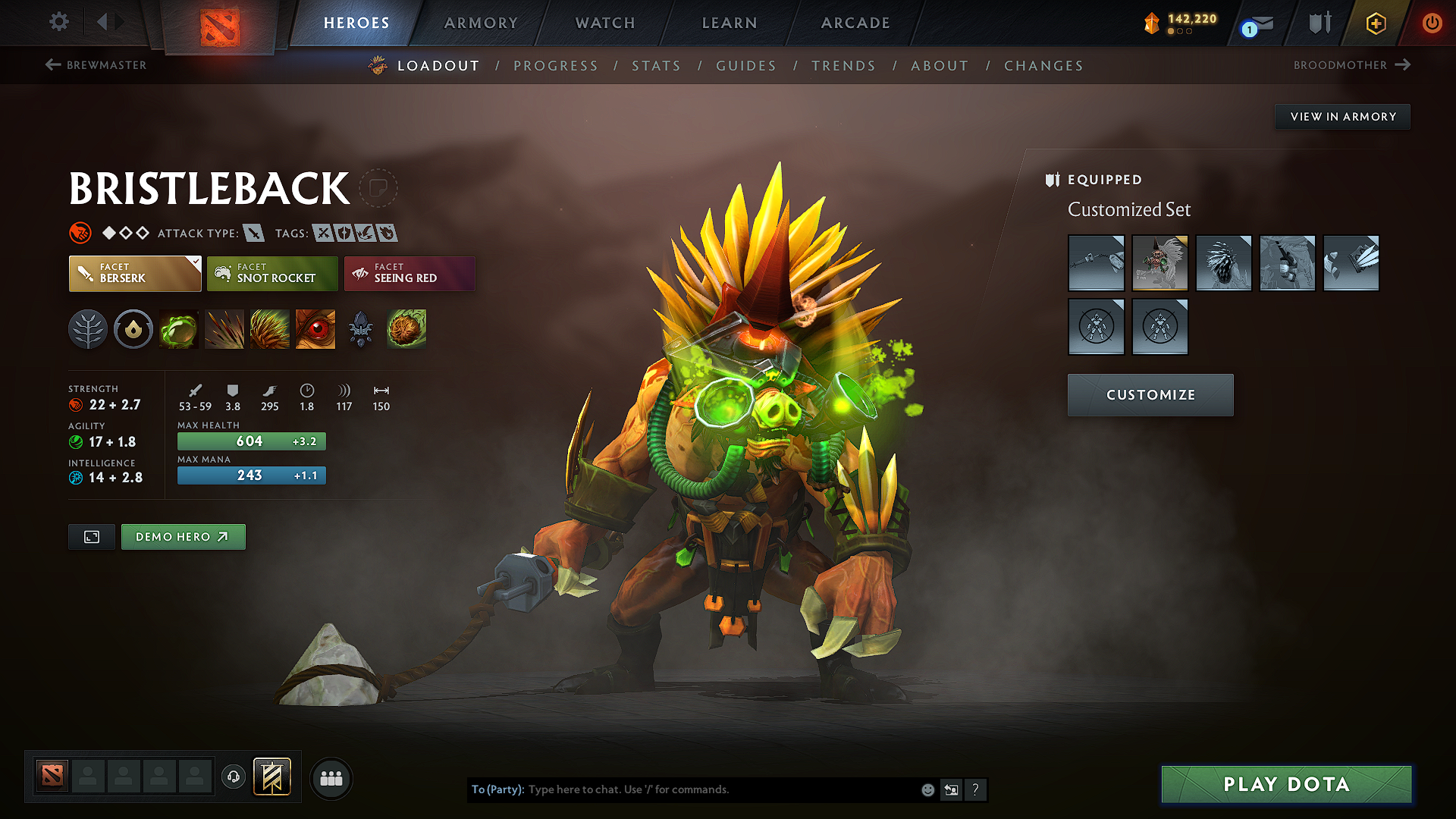Click the Aghanim's Shard upgrade icon
1456x819 pixels.
click(360, 329)
